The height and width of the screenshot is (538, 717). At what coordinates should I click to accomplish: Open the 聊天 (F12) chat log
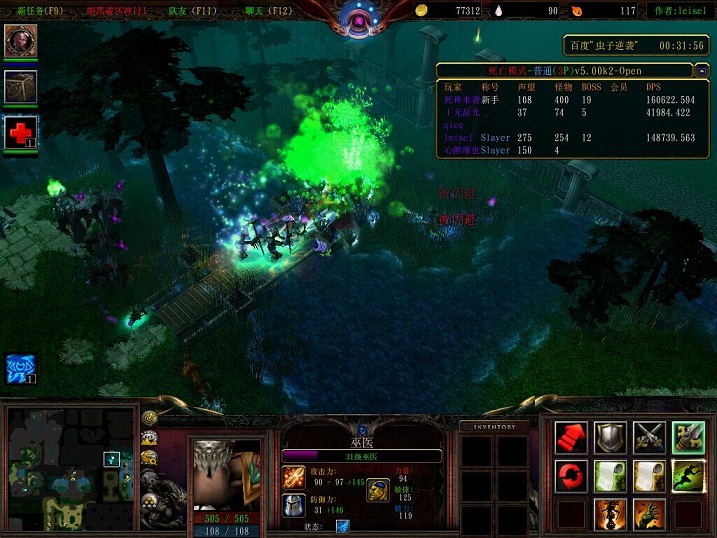pyautogui.click(x=268, y=10)
